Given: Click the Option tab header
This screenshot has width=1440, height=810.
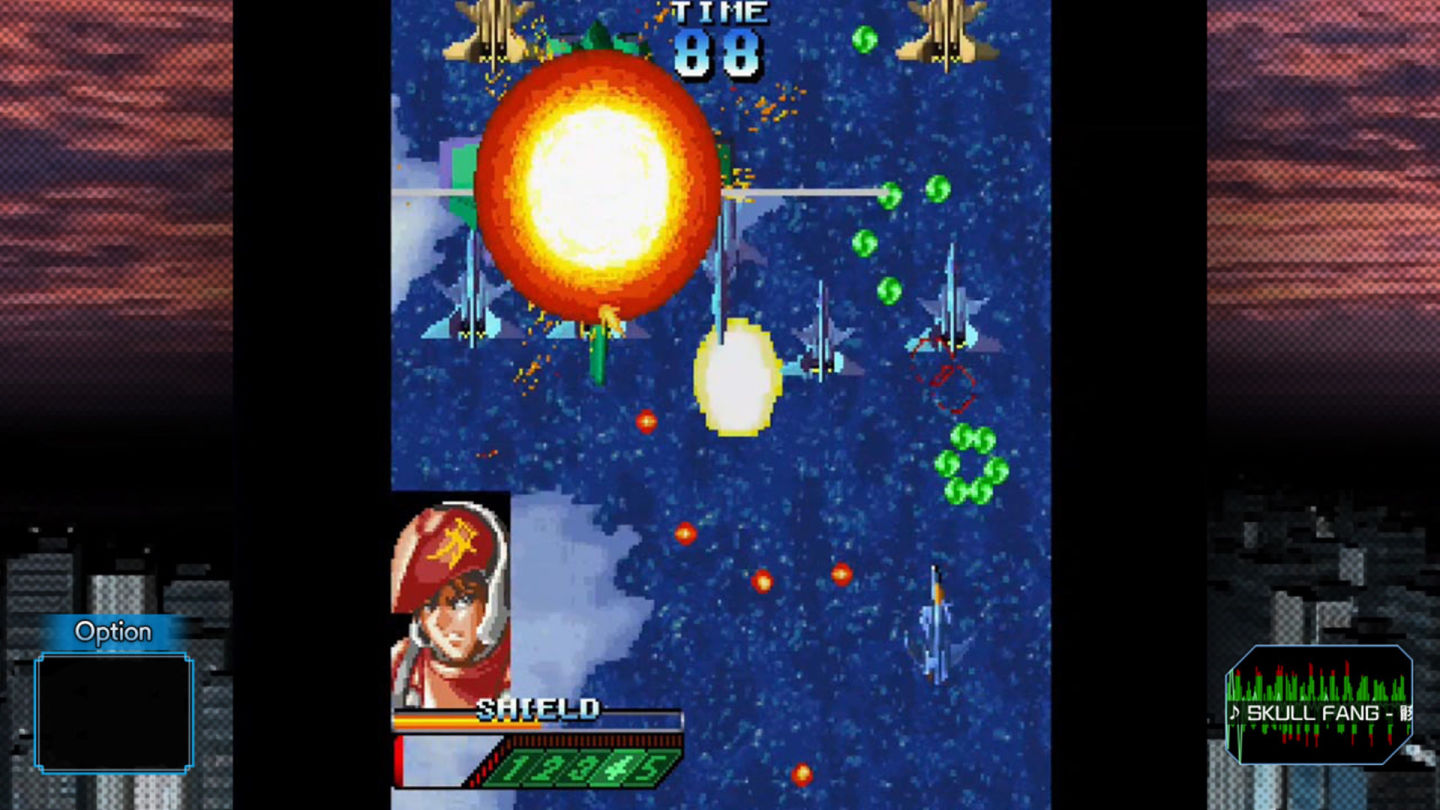Looking at the screenshot, I should click(113, 631).
